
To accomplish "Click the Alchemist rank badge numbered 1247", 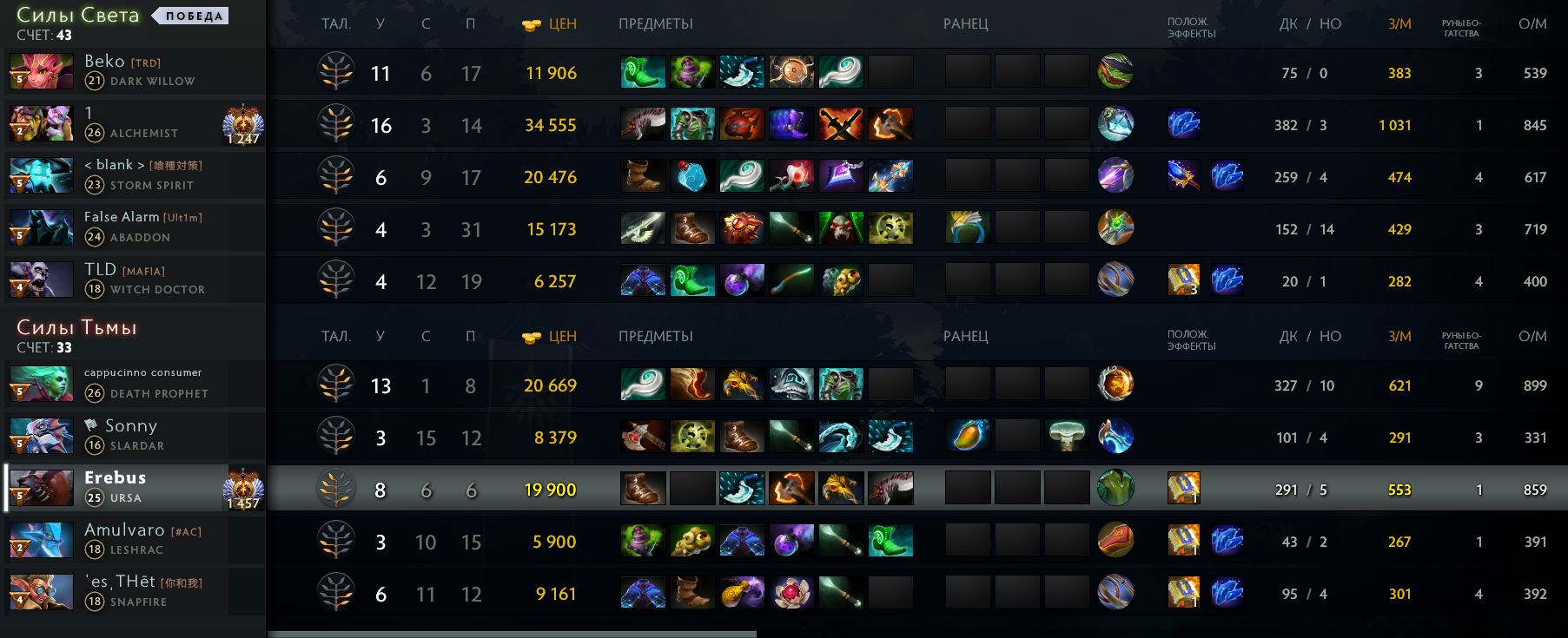I will 243,126.
